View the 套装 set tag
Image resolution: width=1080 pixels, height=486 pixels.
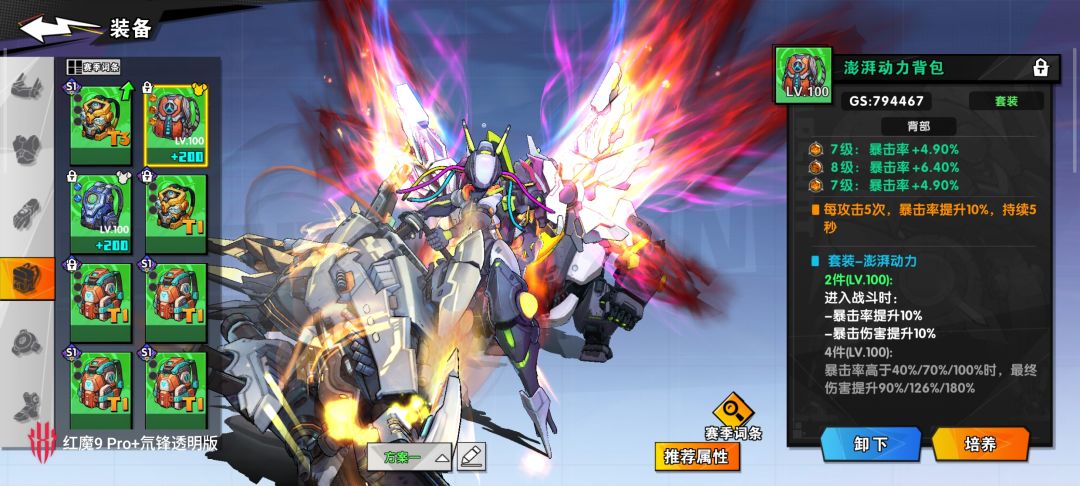pyautogui.click(x=1006, y=101)
